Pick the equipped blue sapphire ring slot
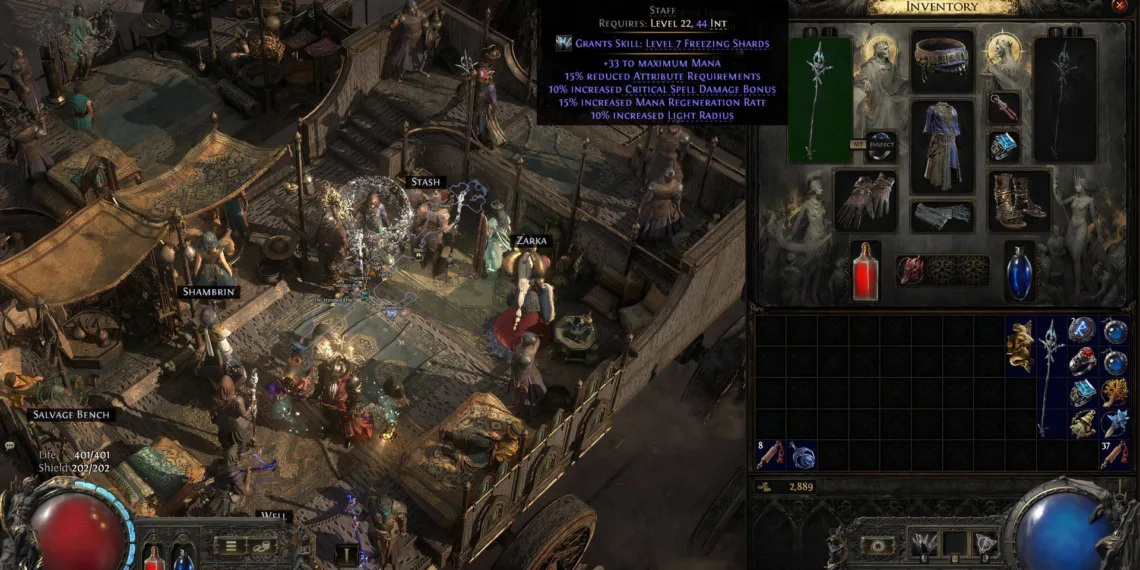The height and width of the screenshot is (570, 1140). click(x=1004, y=146)
